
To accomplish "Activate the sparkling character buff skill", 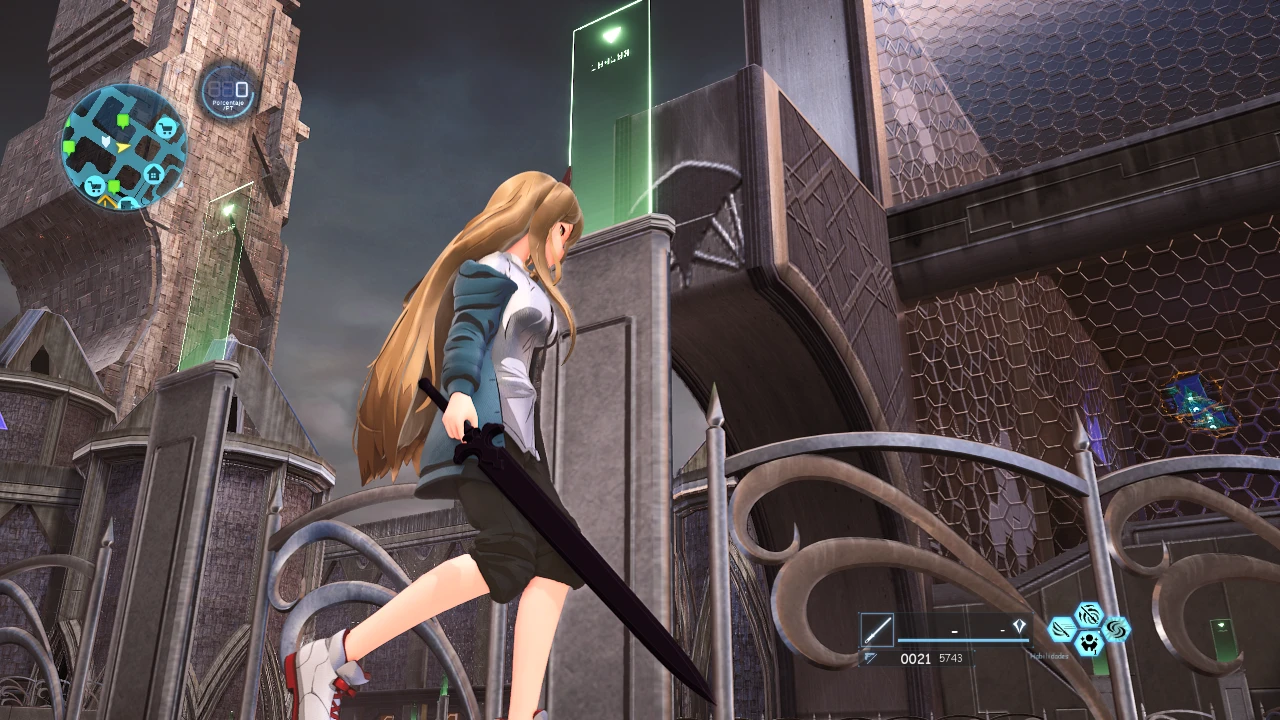I will (1088, 644).
